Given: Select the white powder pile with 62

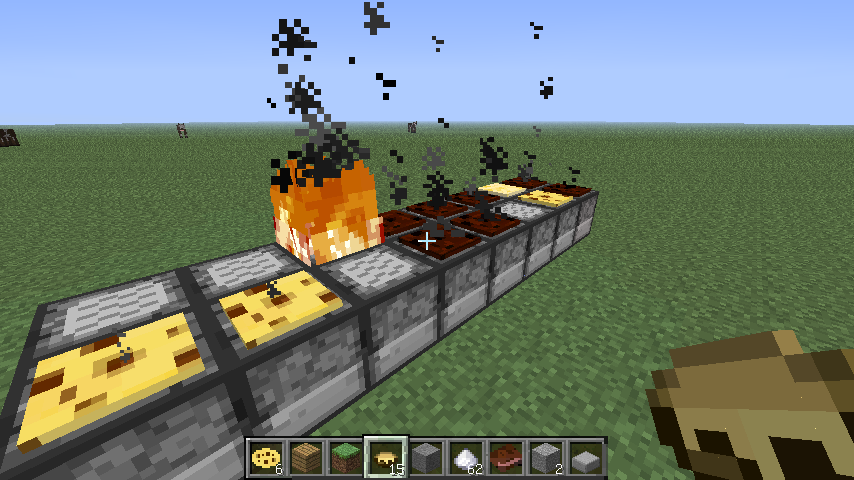Looking at the screenshot, I should point(466,458).
